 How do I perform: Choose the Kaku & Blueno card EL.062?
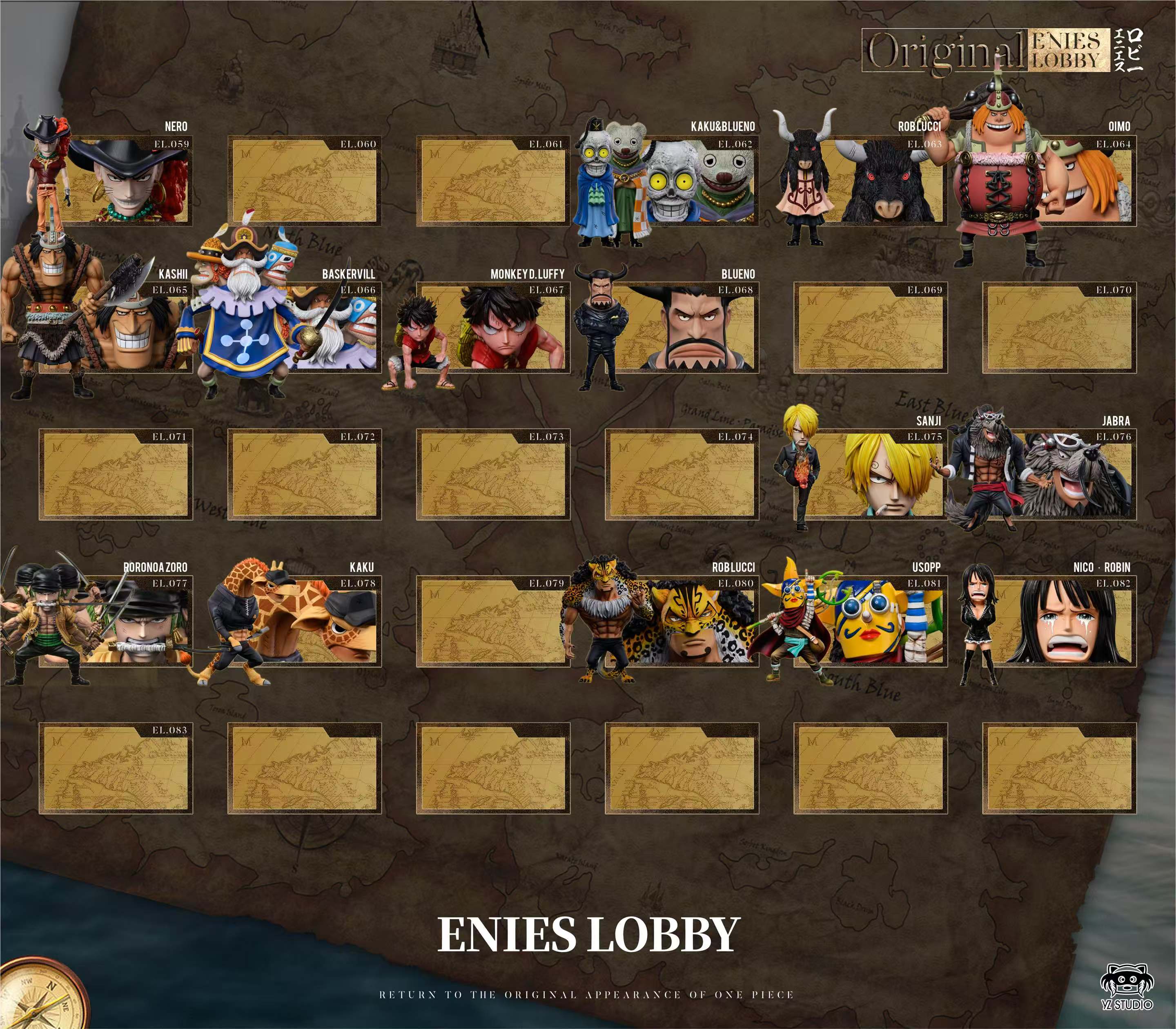tap(683, 181)
